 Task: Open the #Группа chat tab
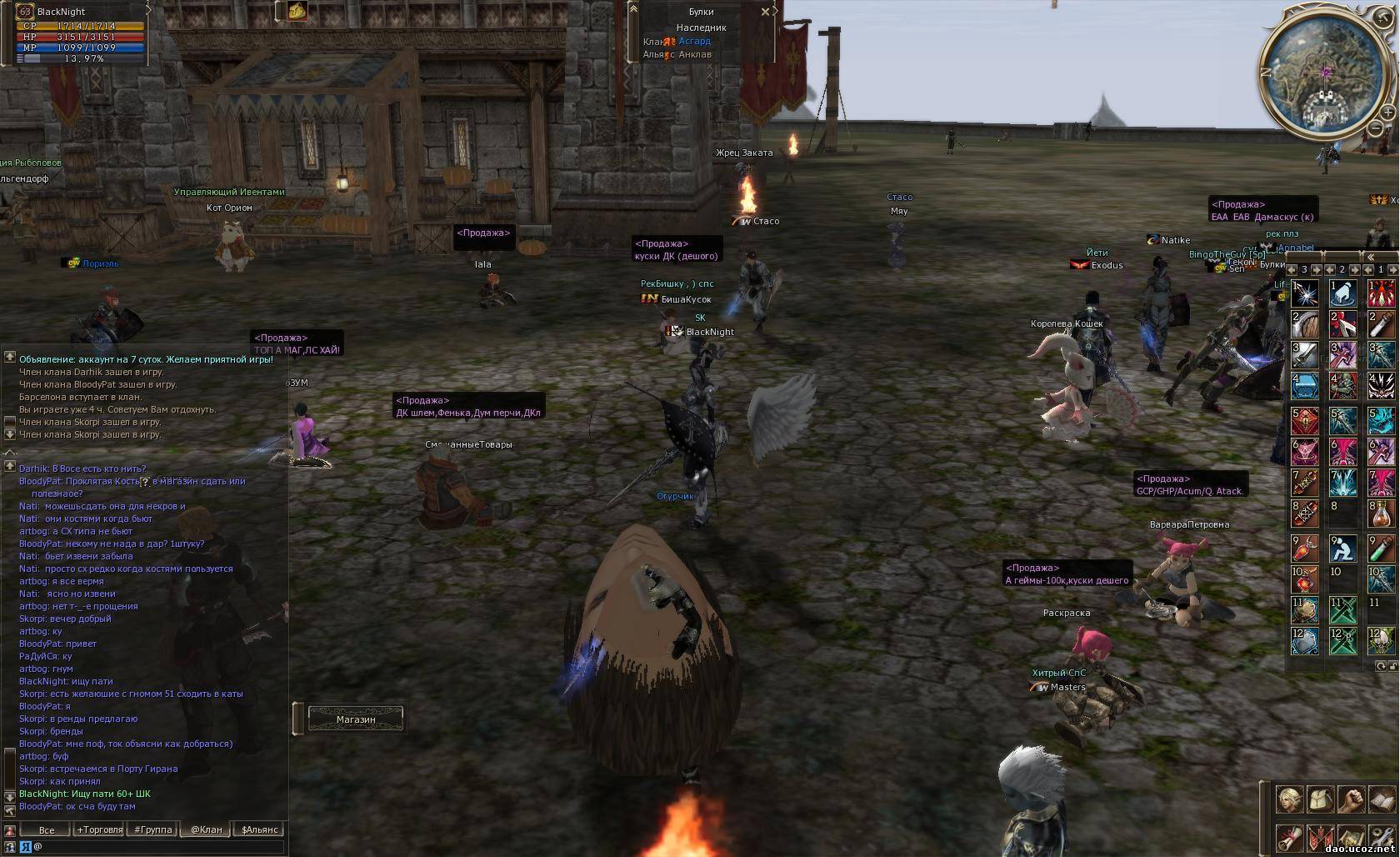153,829
